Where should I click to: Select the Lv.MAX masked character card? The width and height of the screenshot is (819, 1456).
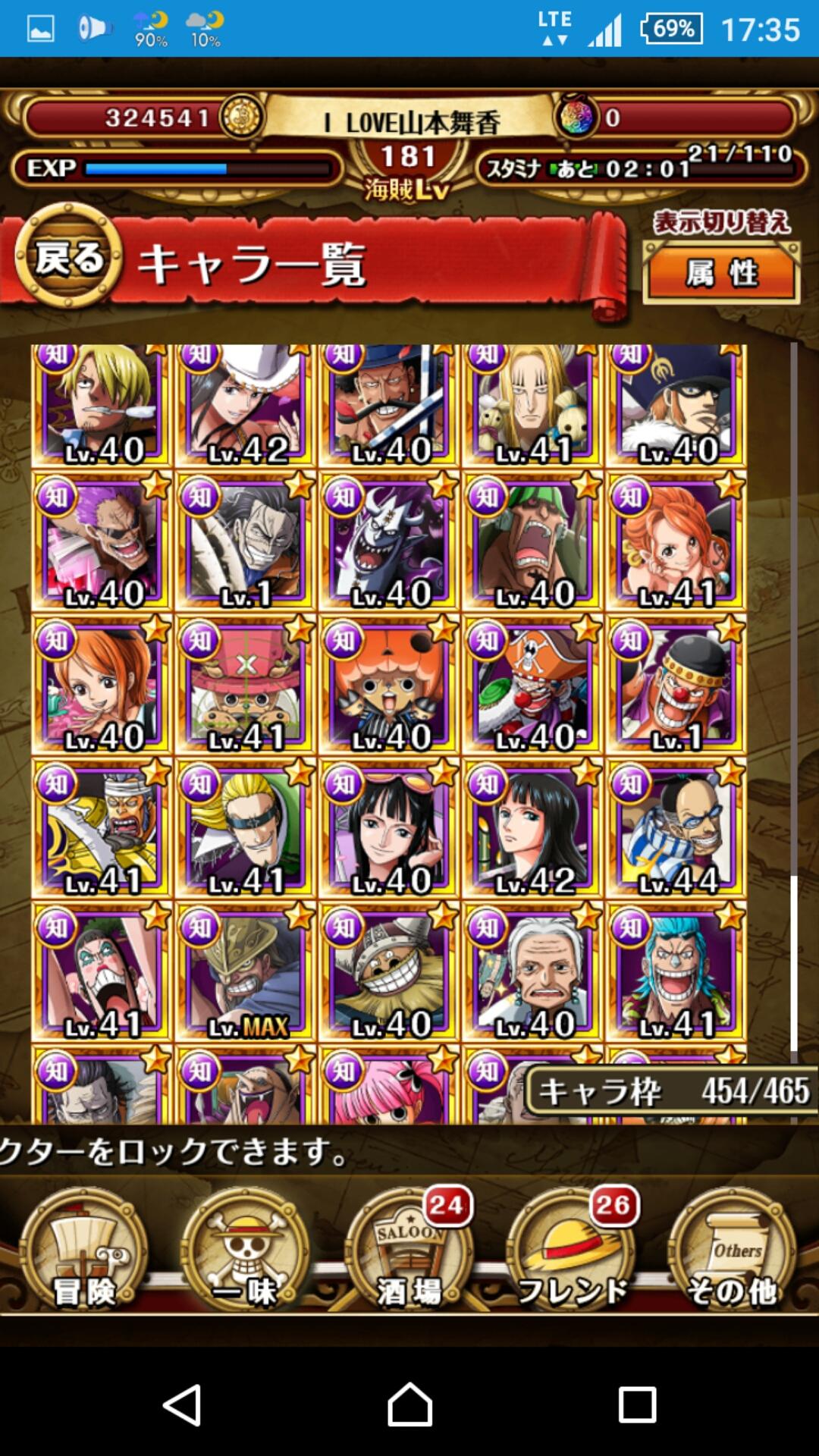pos(245,972)
